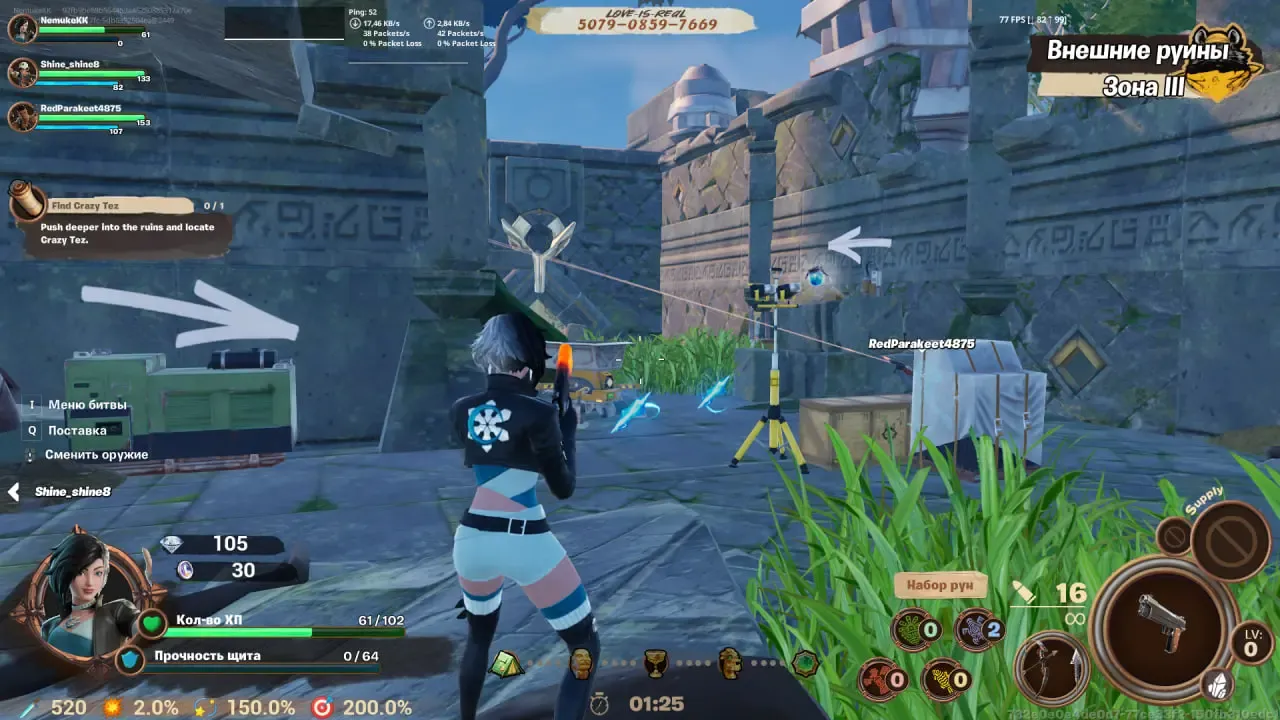Image resolution: width=1280 pixels, height=720 pixels.
Task: Choose the Поставка option
Action: tap(77, 430)
